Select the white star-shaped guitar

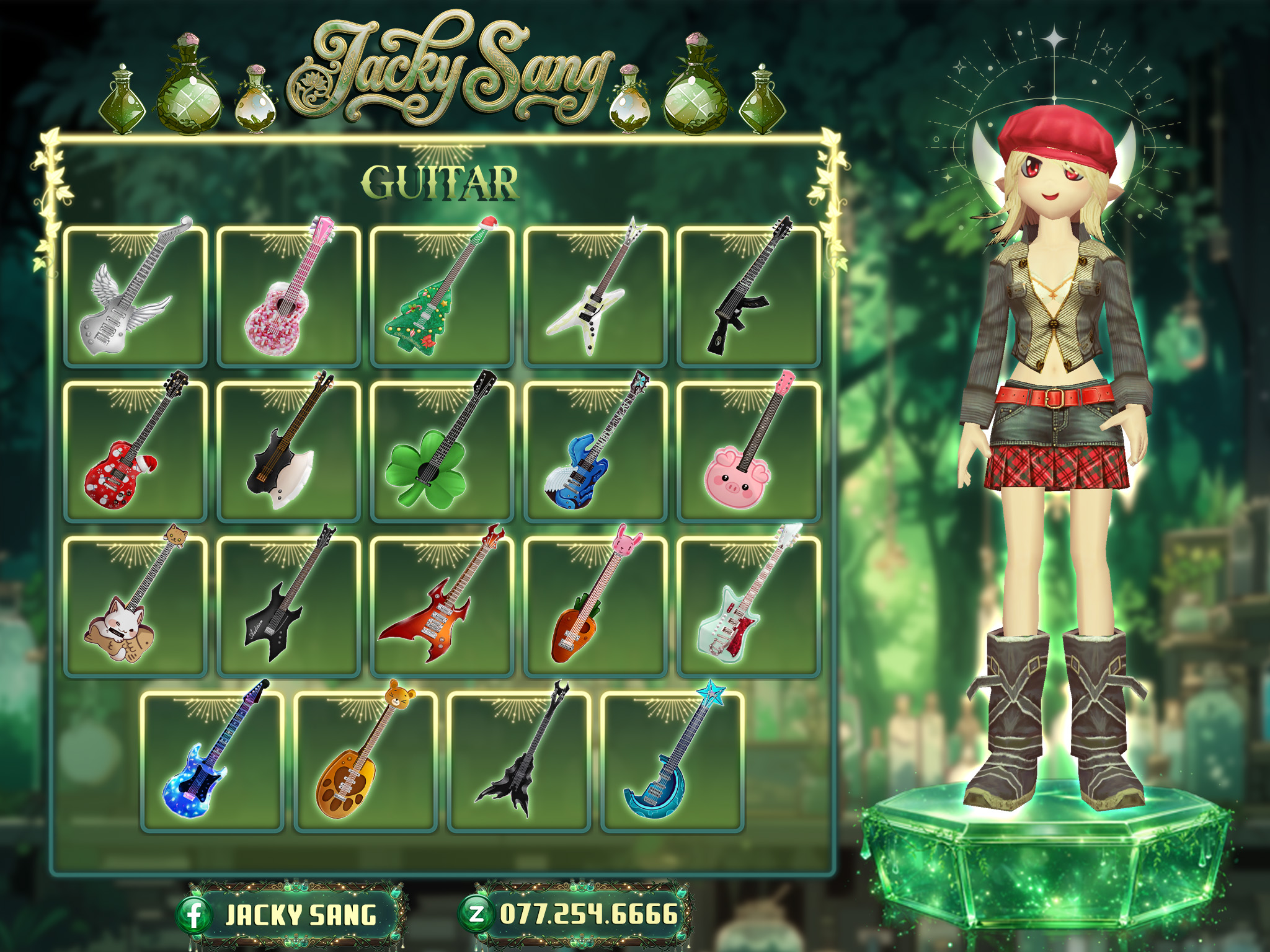coord(595,296)
